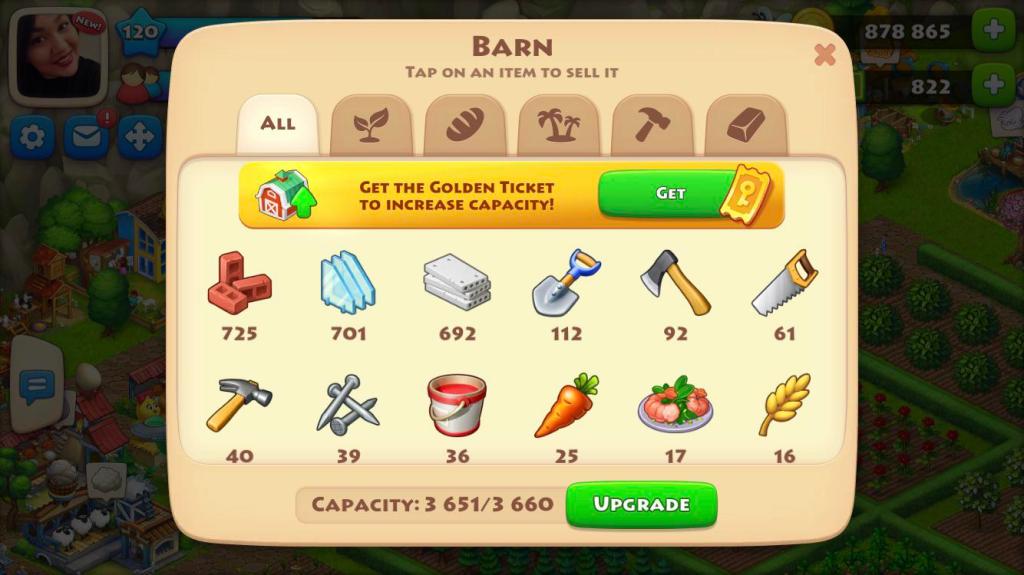Select the red bricks item
1024x575 pixels.
point(239,283)
